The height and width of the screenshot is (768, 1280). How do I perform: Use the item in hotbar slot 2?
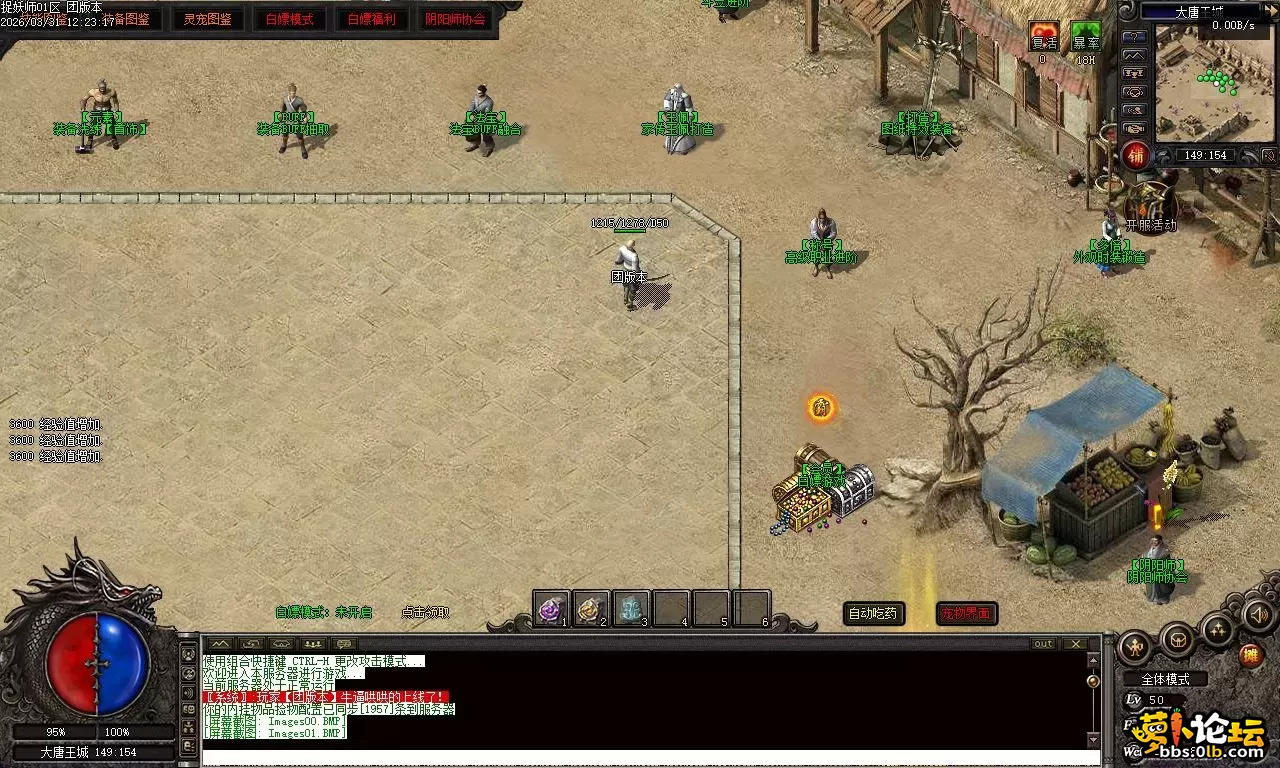[x=591, y=608]
